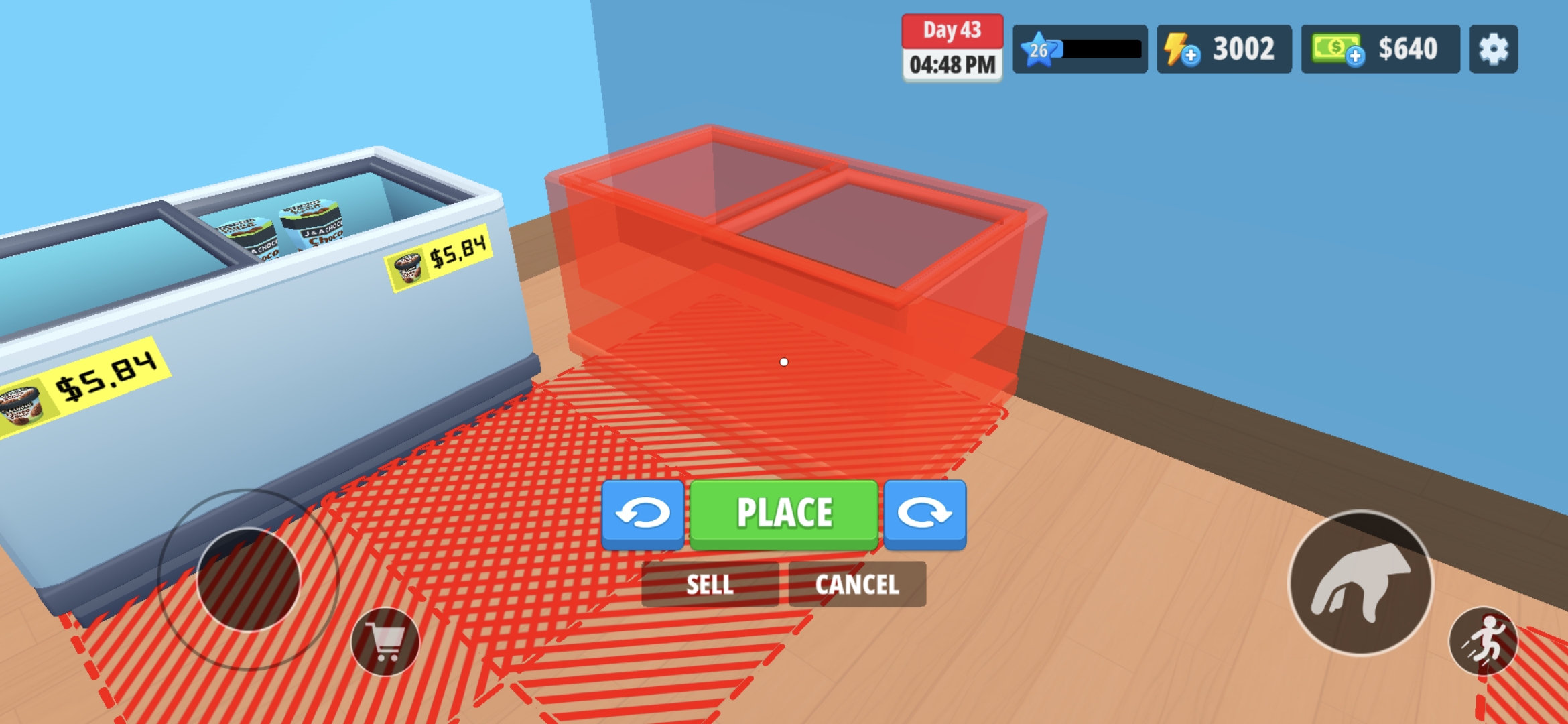Click SELL to sell the freezer
Viewport: 1568px width, 724px height.
click(x=710, y=585)
